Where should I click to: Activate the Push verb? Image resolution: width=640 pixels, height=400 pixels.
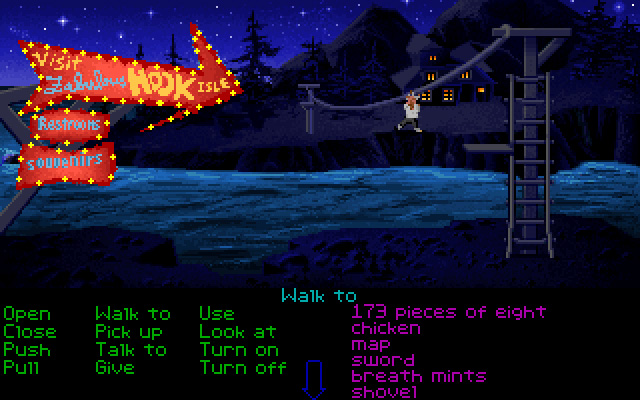pos(26,349)
